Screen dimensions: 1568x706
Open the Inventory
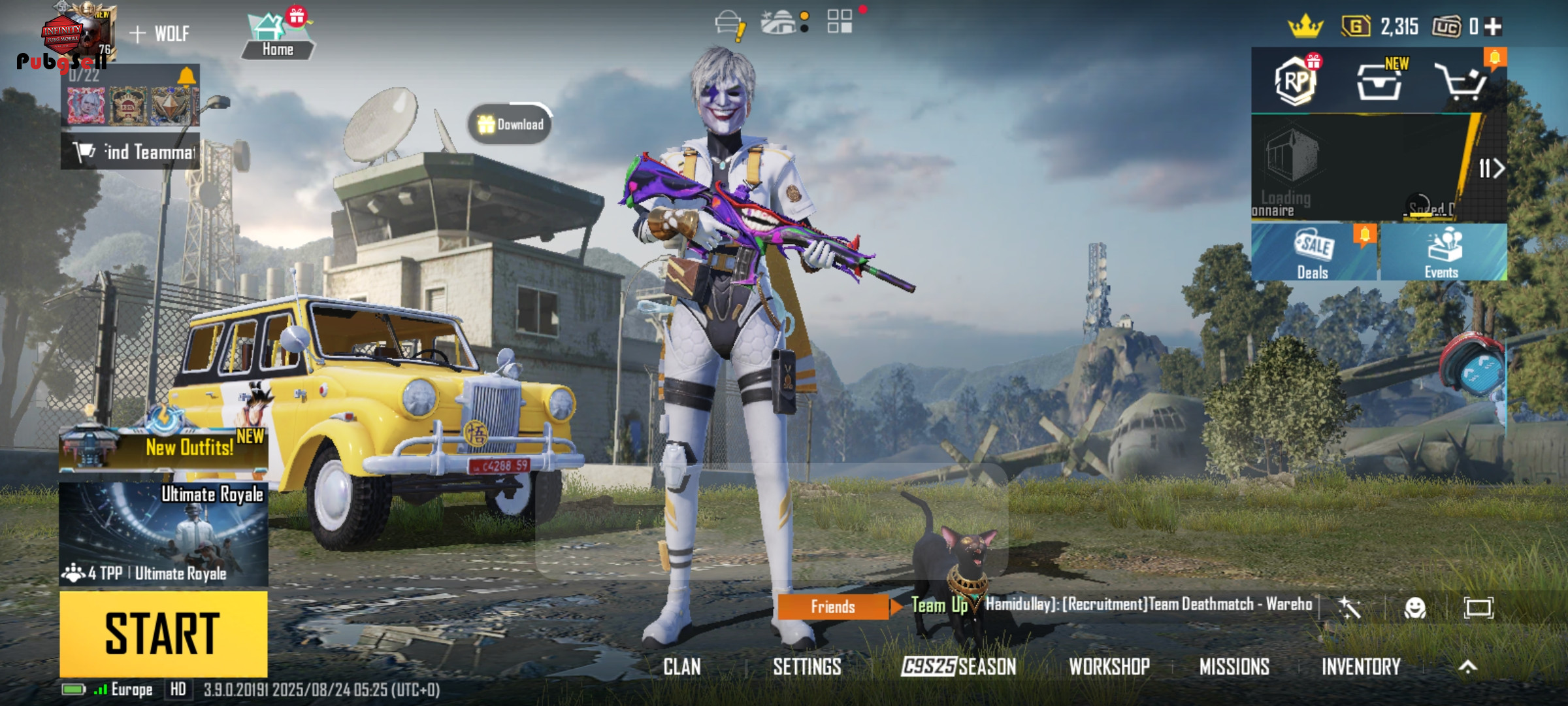[1361, 667]
